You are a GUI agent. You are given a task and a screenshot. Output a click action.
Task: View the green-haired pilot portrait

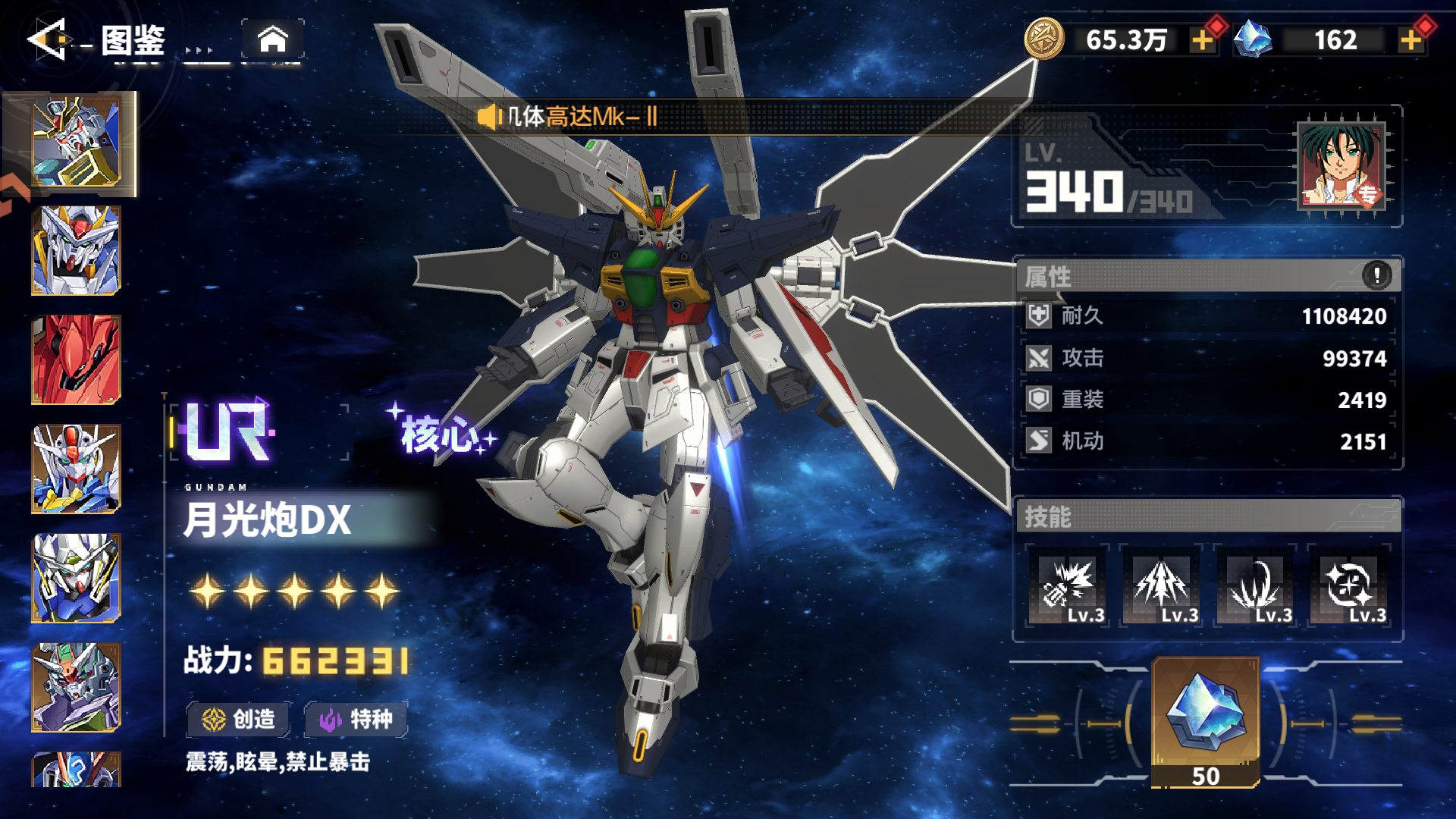tap(1341, 165)
